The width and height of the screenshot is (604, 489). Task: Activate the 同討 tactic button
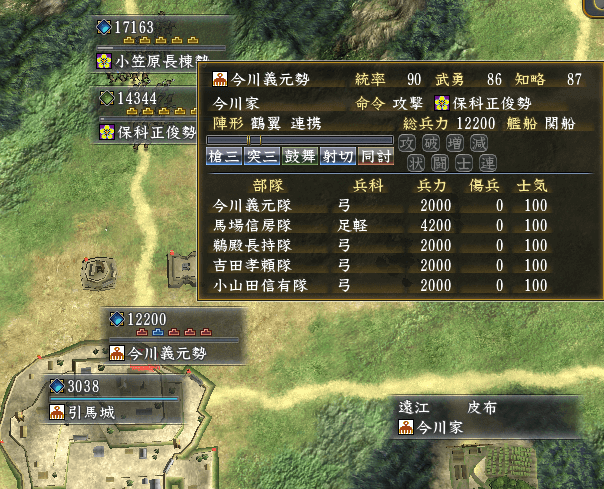[376, 156]
